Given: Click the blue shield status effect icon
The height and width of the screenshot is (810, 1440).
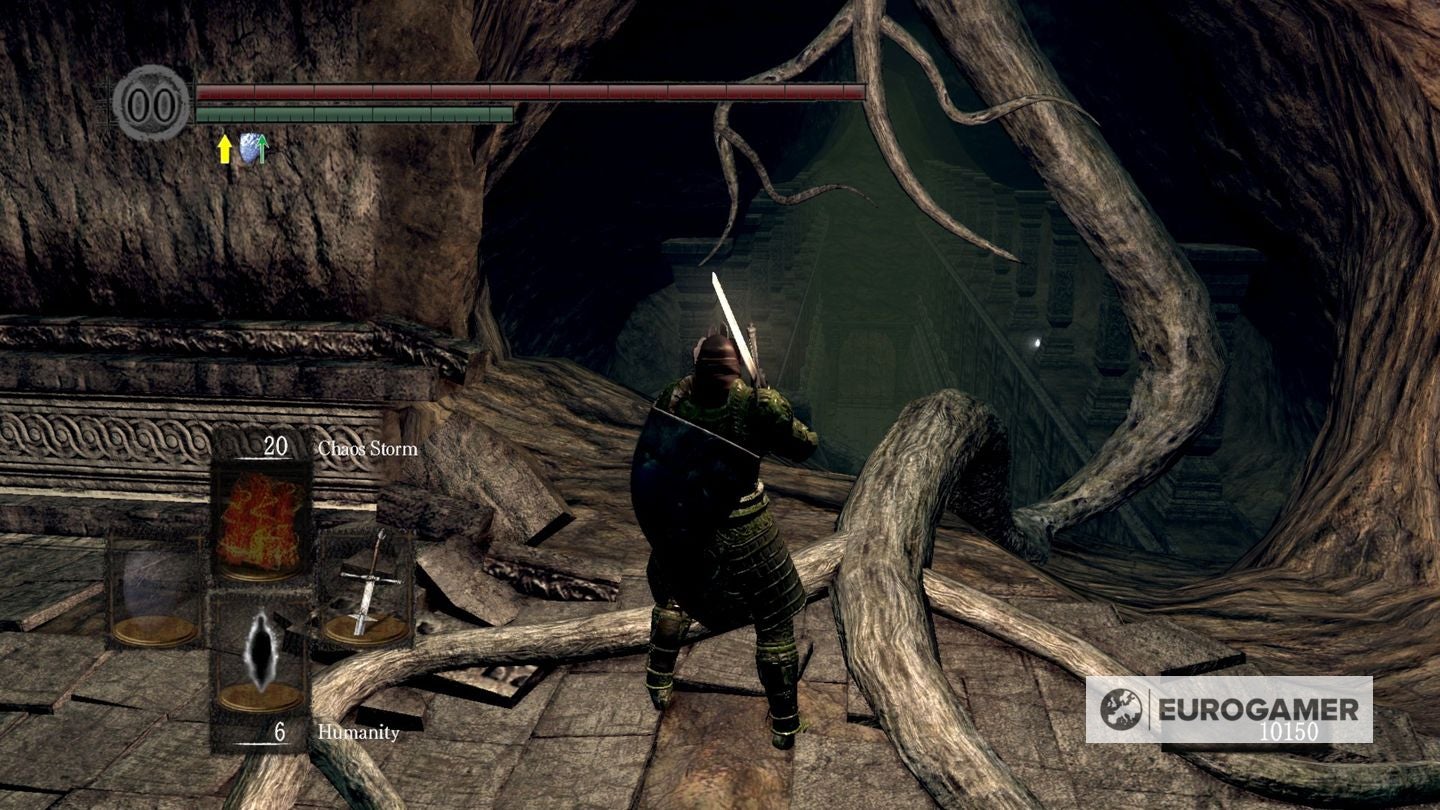Looking at the screenshot, I should 248,147.
